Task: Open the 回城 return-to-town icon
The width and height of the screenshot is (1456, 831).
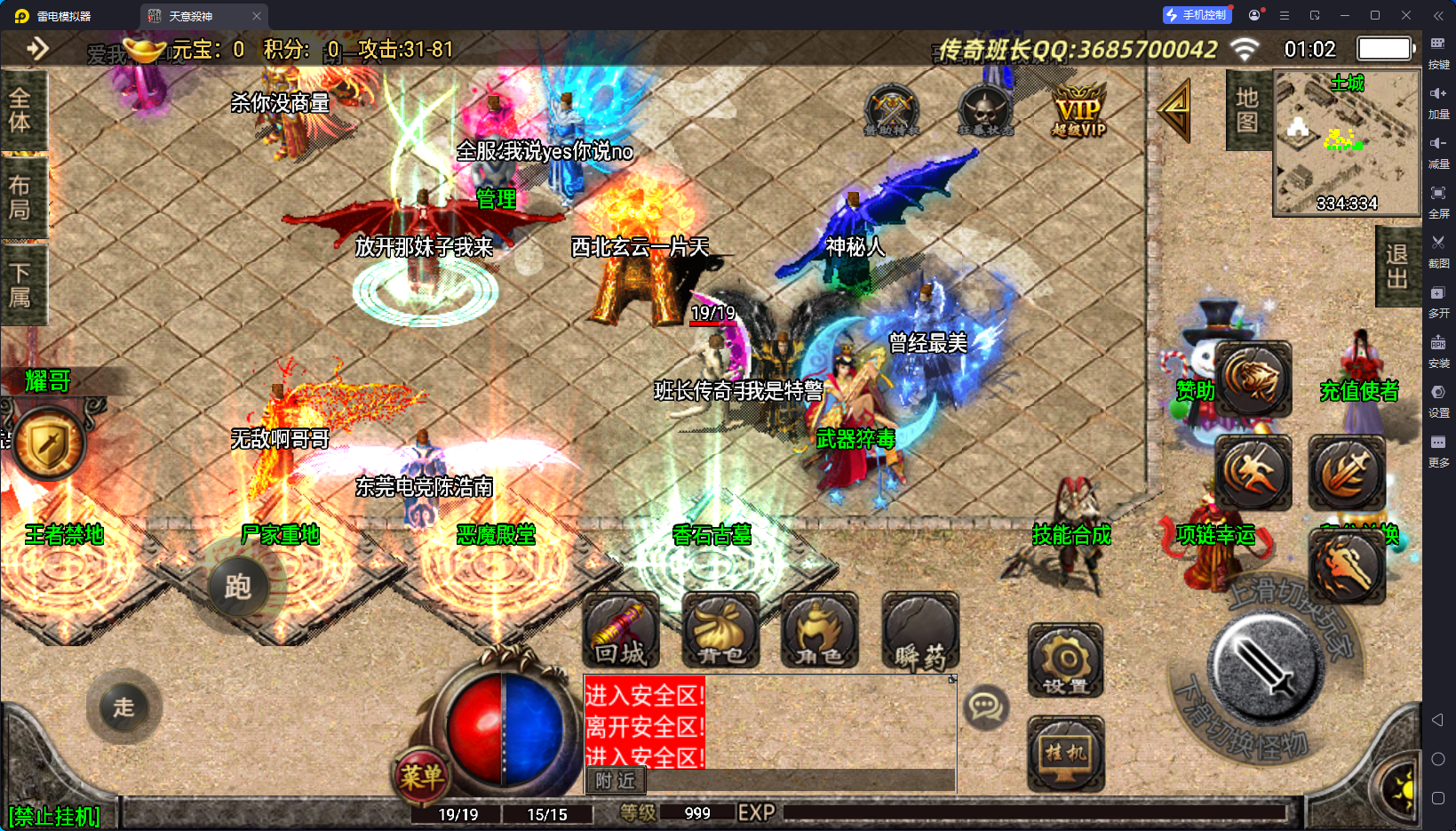Action: (620, 631)
